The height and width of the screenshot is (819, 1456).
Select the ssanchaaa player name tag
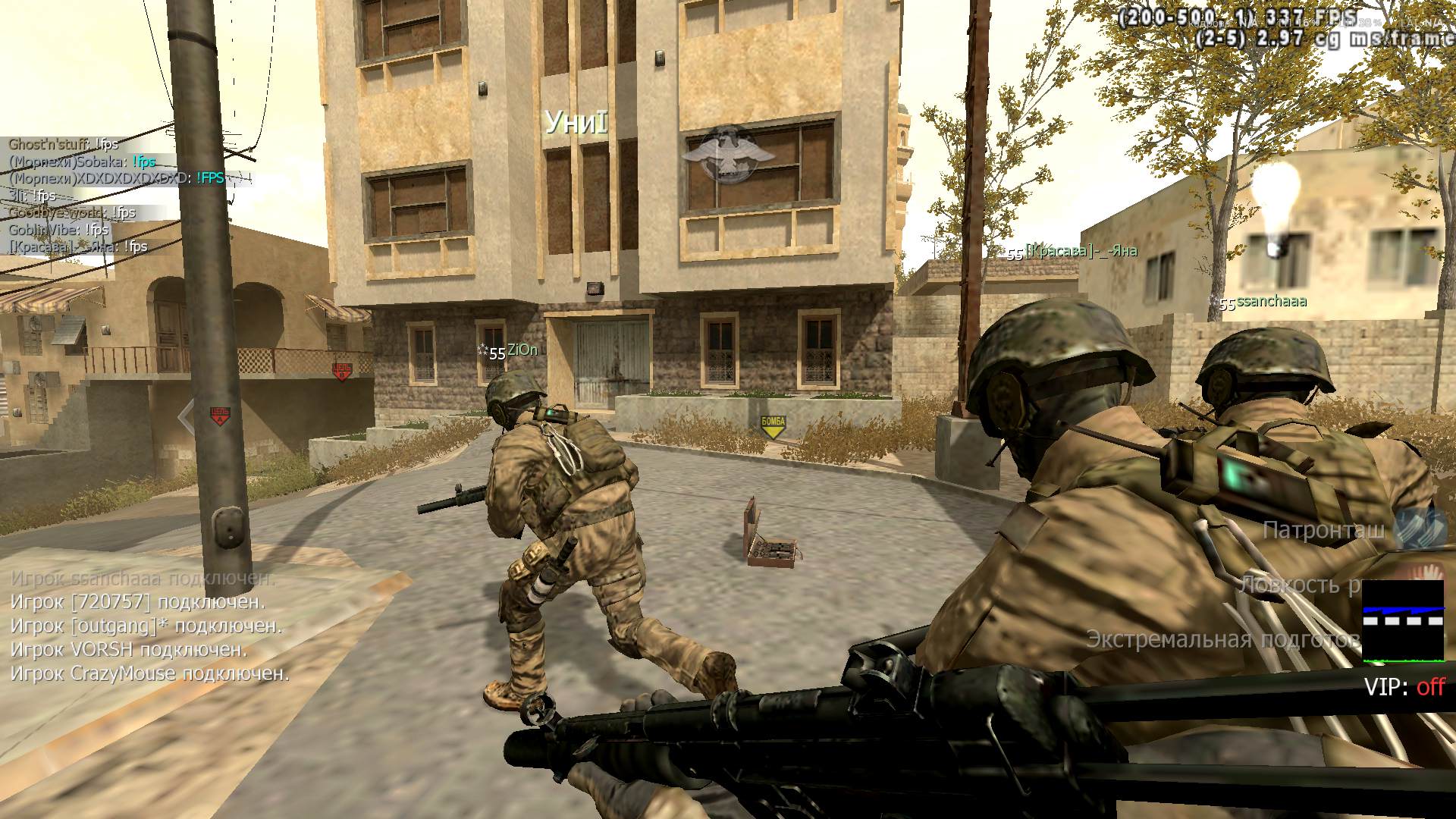pyautogui.click(x=1269, y=302)
